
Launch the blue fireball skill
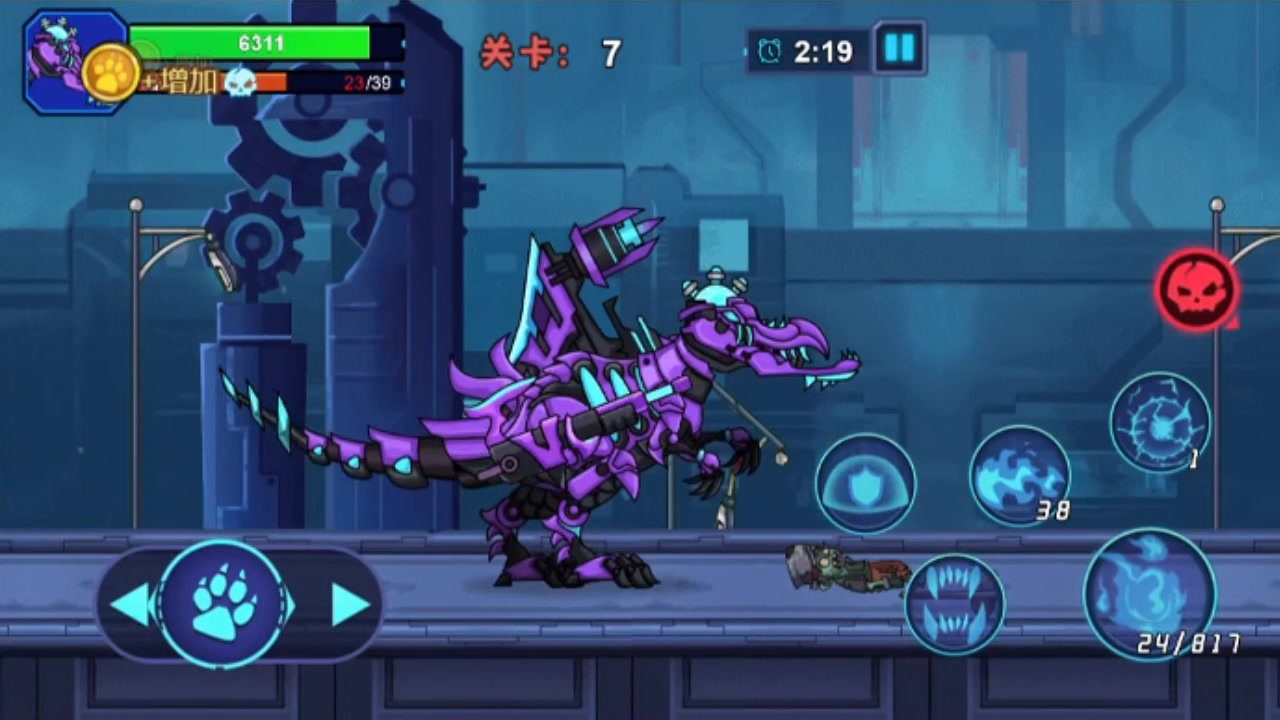click(1019, 475)
